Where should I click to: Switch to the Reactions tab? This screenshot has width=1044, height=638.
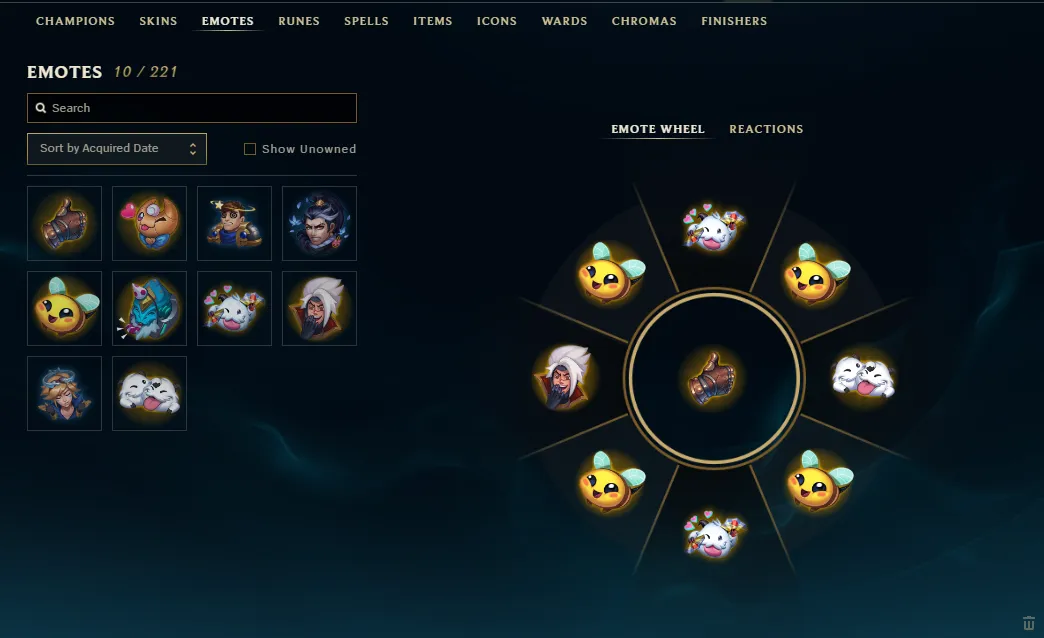pyautogui.click(x=766, y=129)
